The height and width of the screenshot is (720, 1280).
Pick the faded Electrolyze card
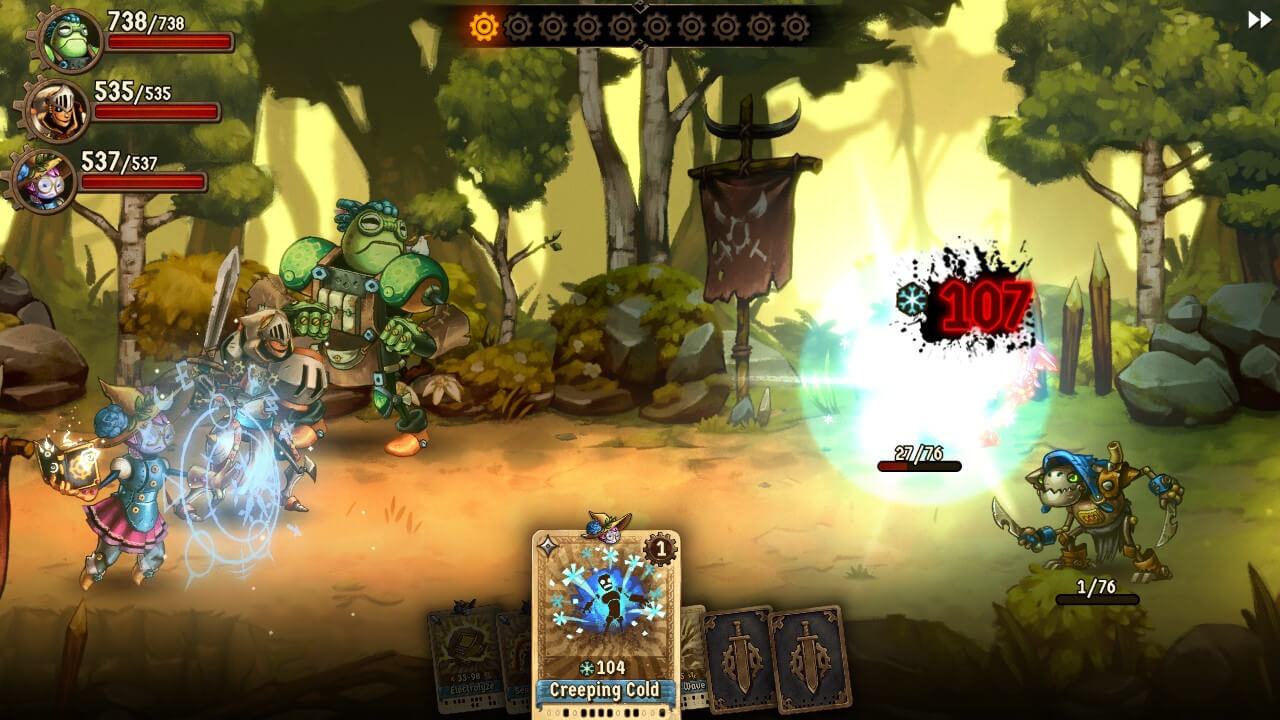(462, 658)
